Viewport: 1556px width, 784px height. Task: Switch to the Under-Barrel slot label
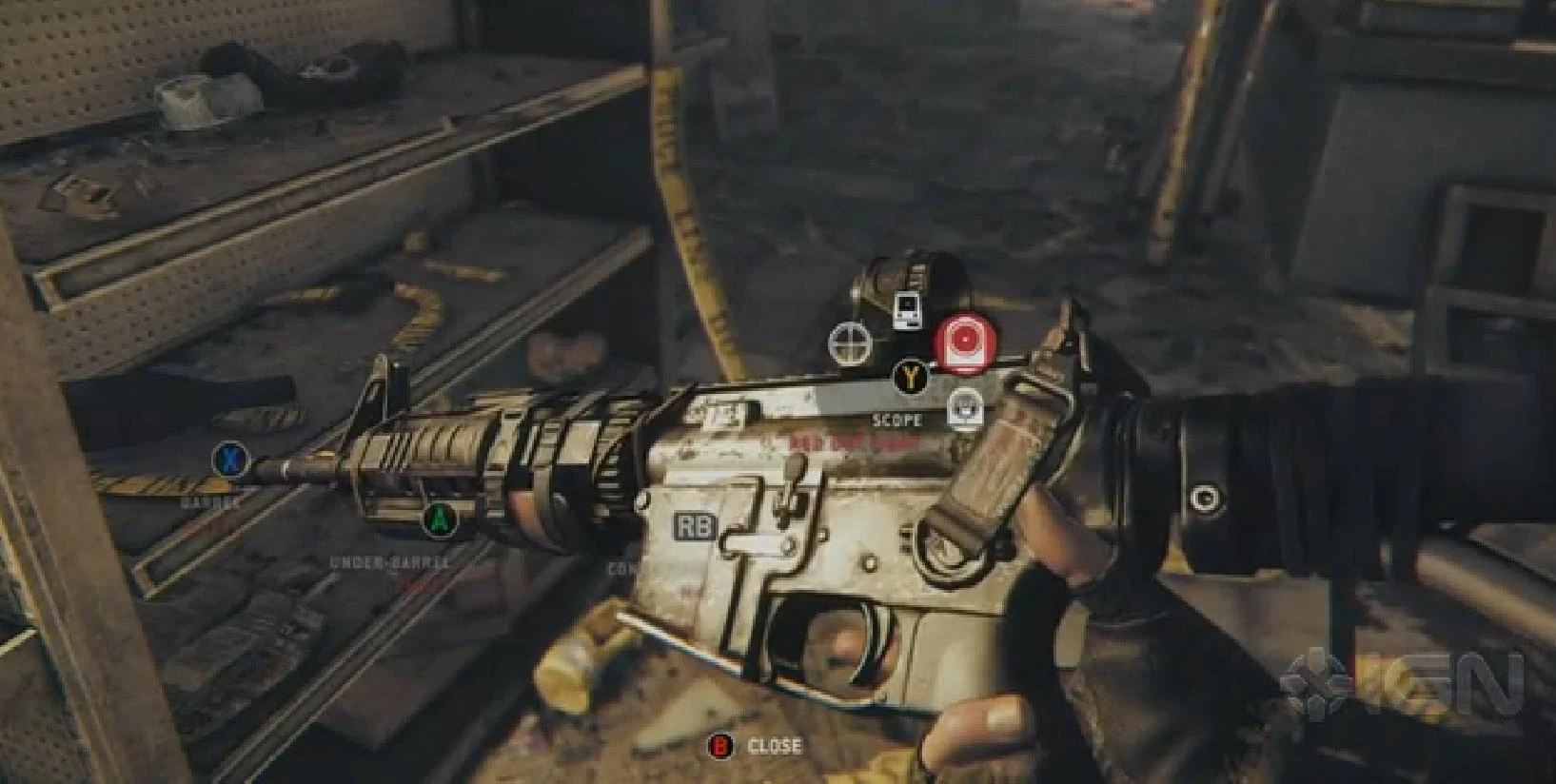pyautogui.click(x=390, y=561)
